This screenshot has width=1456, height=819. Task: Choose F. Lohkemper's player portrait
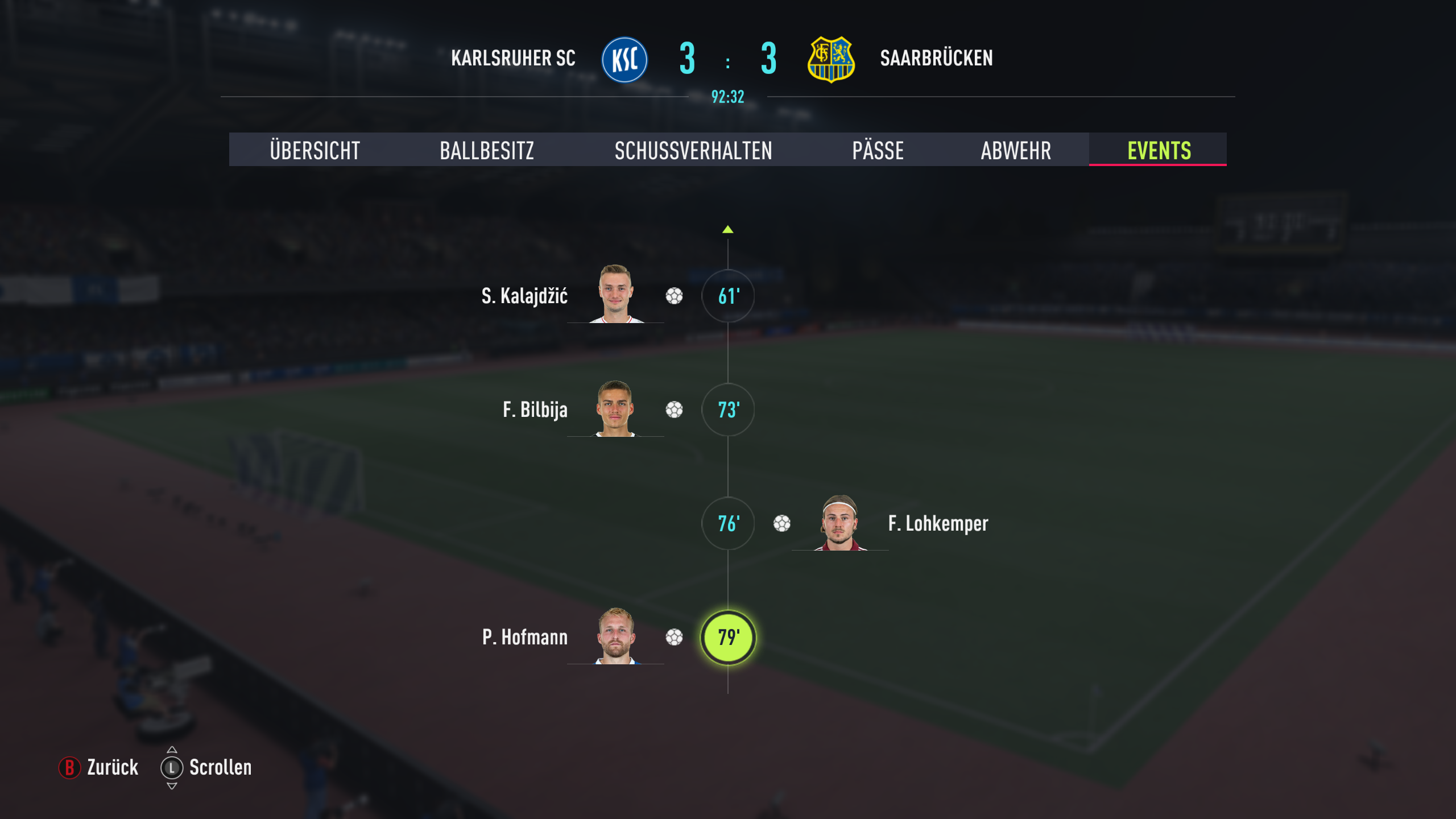[840, 522]
